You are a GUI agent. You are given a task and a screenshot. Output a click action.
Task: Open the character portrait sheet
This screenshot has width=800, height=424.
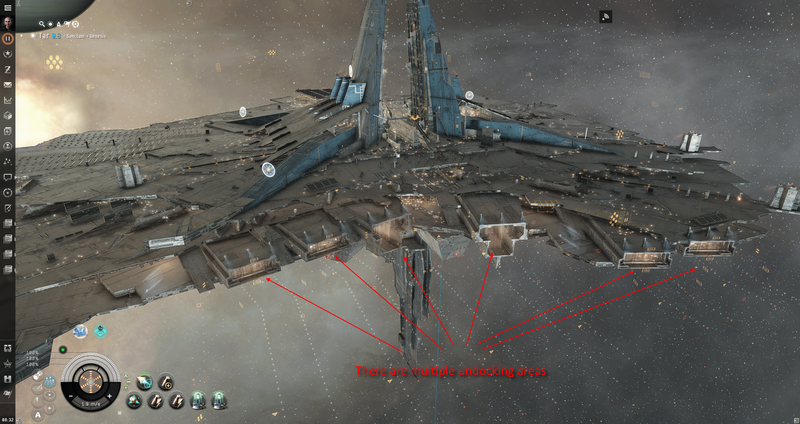coord(7,21)
